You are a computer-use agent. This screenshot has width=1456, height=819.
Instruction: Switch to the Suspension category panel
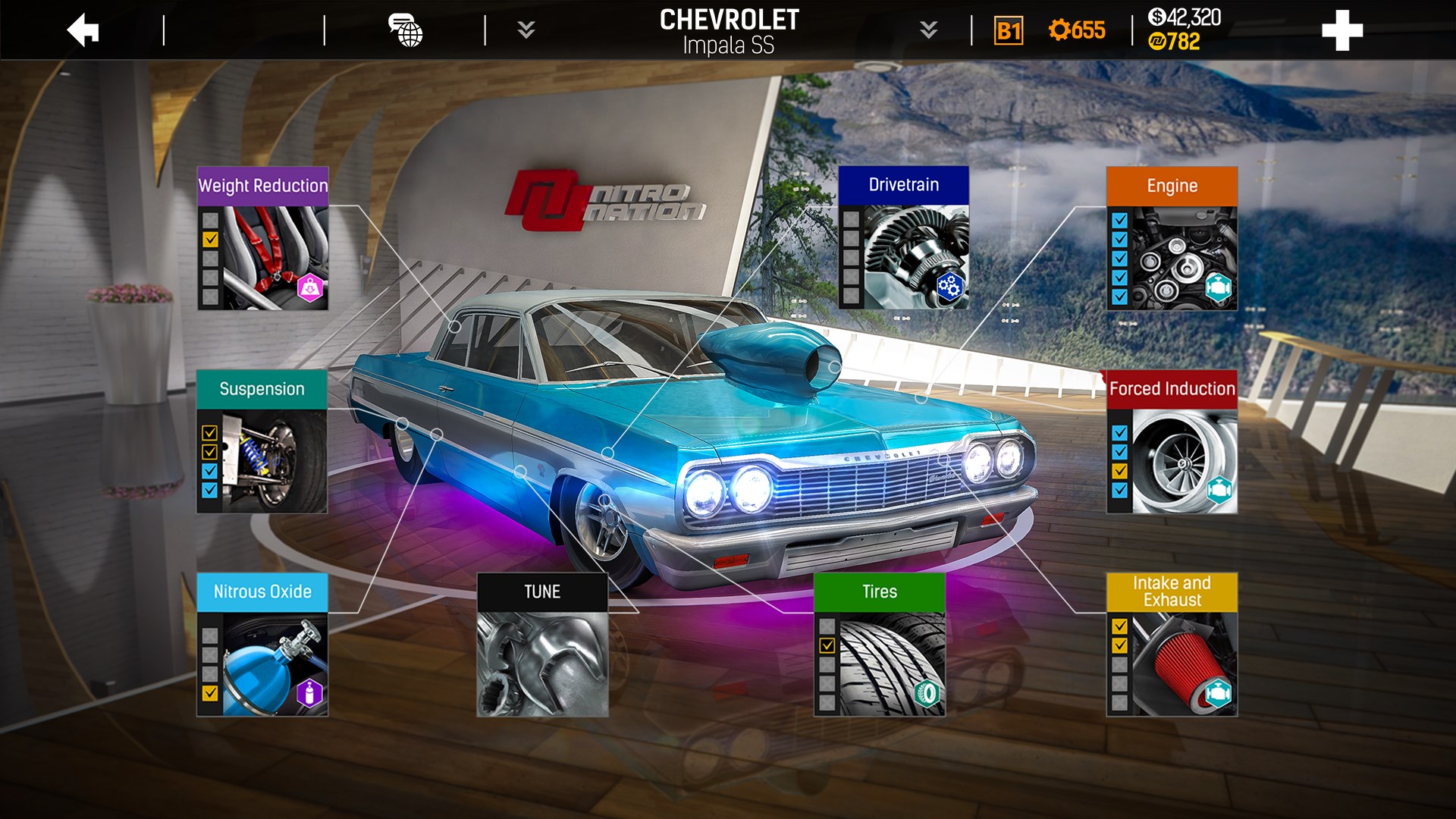262,389
